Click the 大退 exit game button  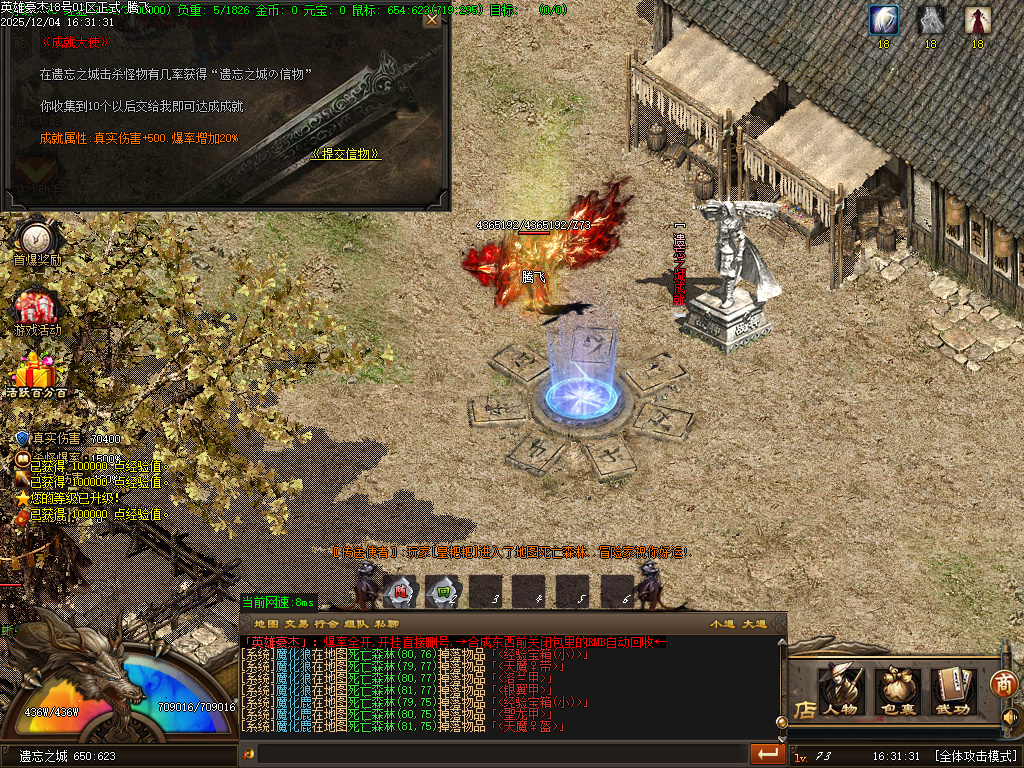[x=754, y=624]
